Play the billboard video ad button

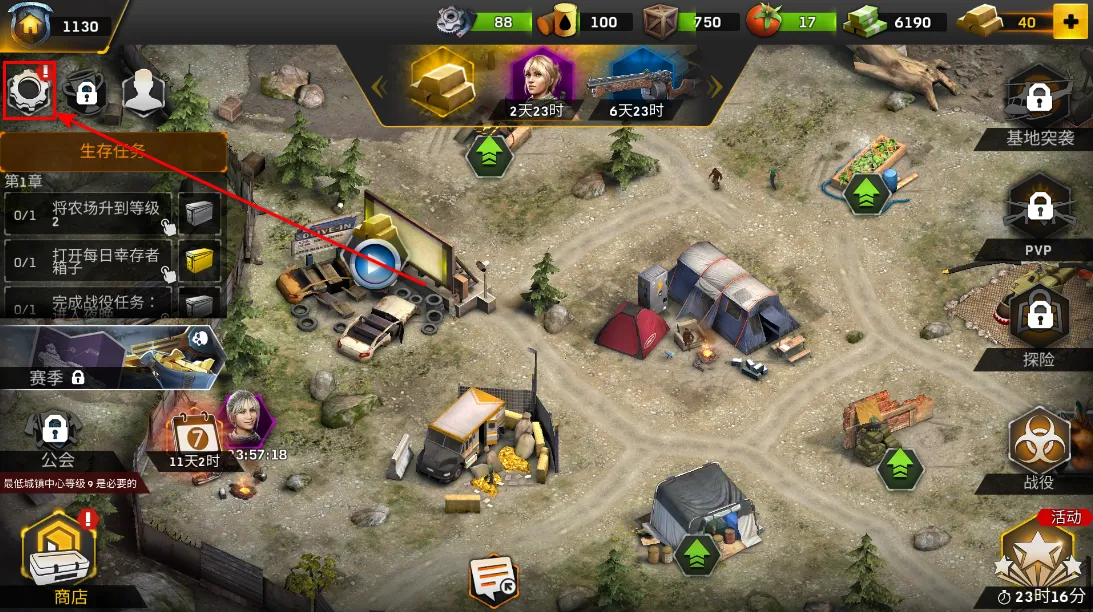click(x=374, y=265)
